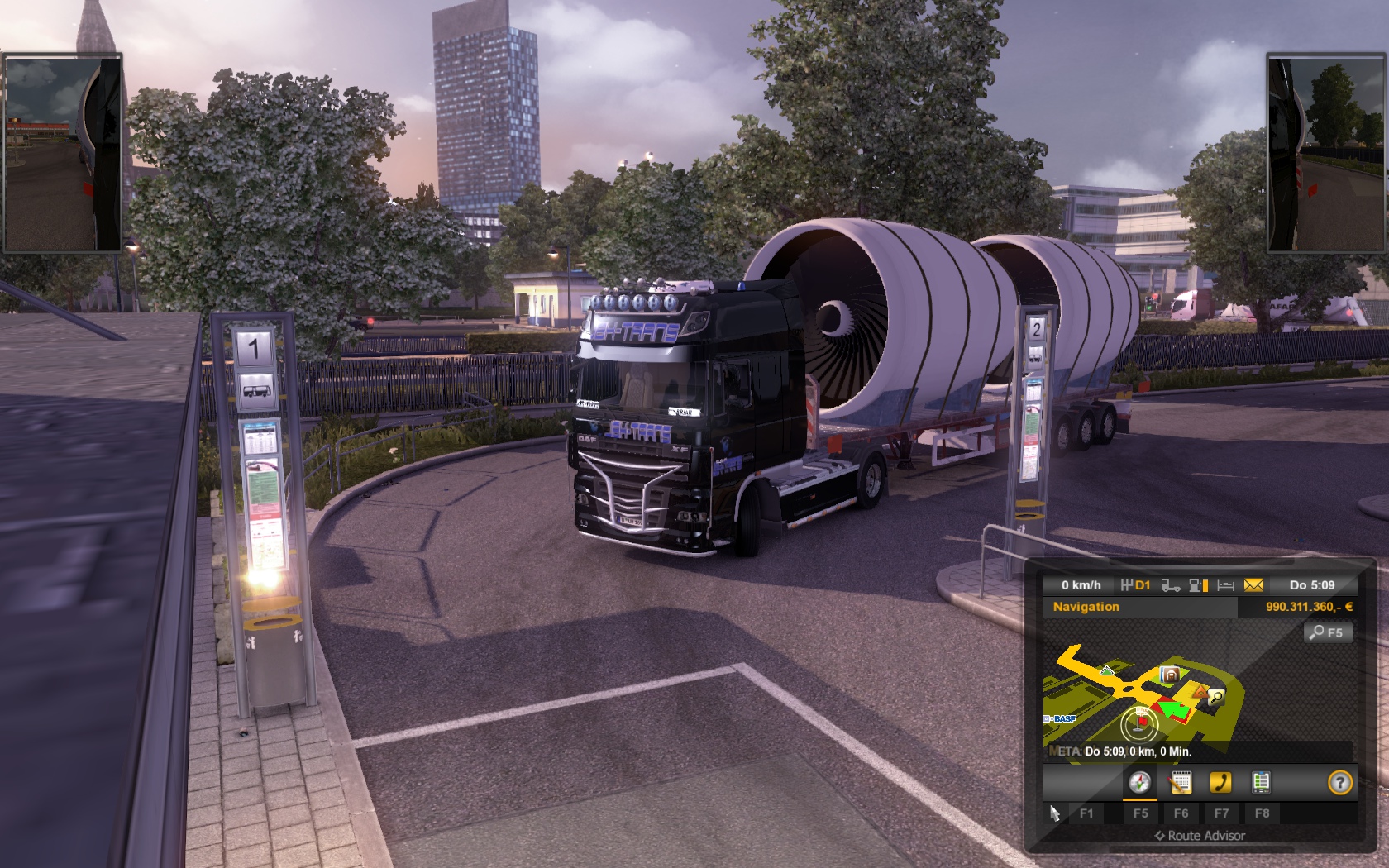Zoom the map with the F5 magnifier button
Screen dimensions: 1389x868
point(1327,632)
